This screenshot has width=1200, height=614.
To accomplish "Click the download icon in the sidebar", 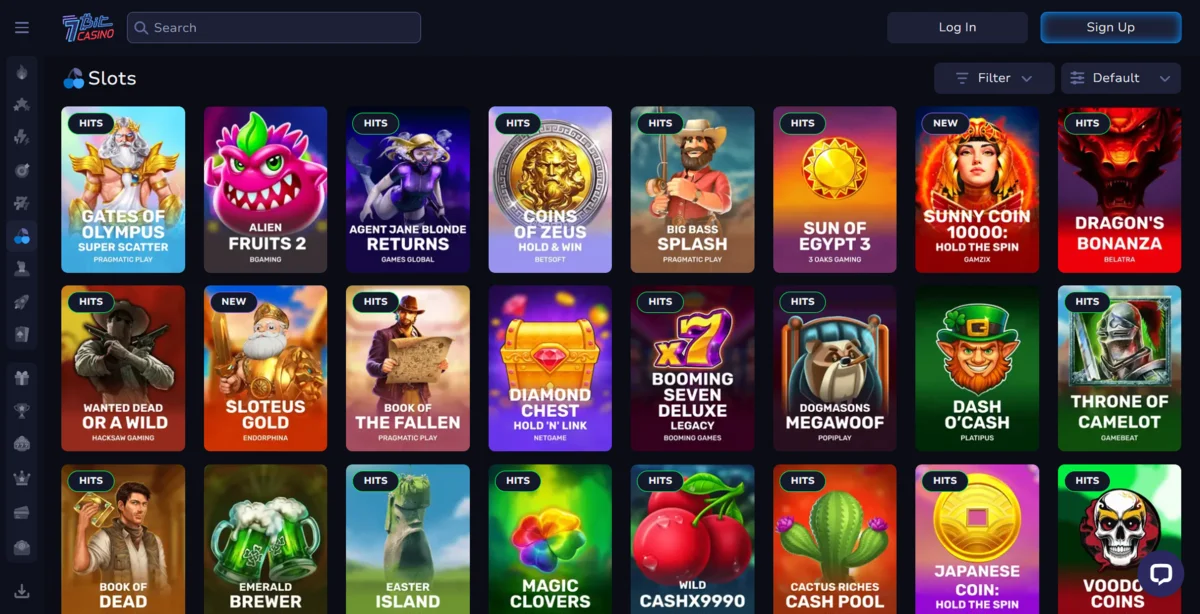I will pyautogui.click(x=22, y=591).
